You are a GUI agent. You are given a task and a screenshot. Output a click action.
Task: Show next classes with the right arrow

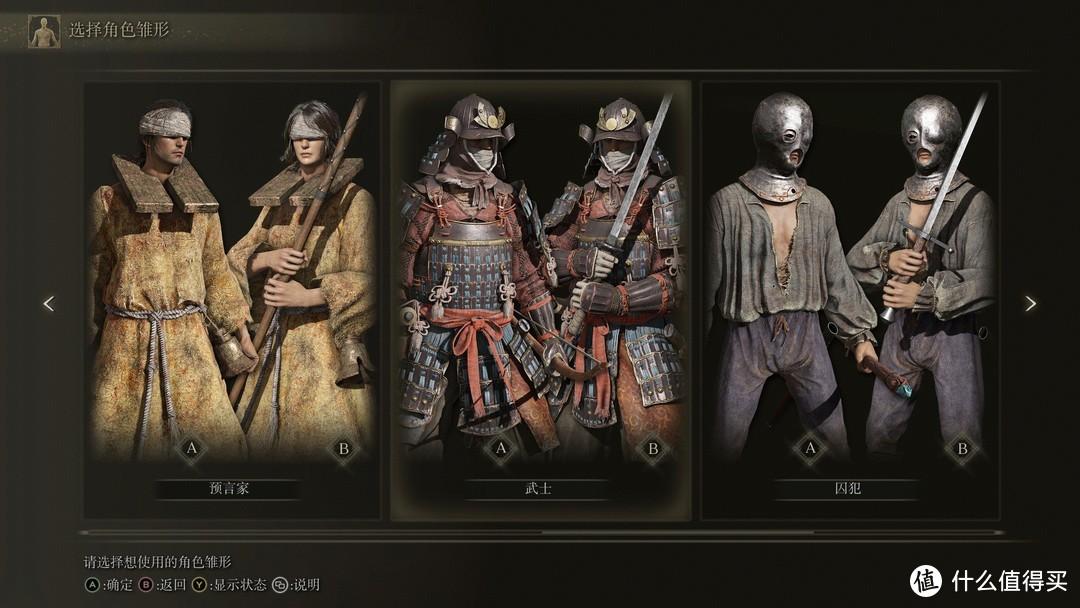click(1030, 304)
